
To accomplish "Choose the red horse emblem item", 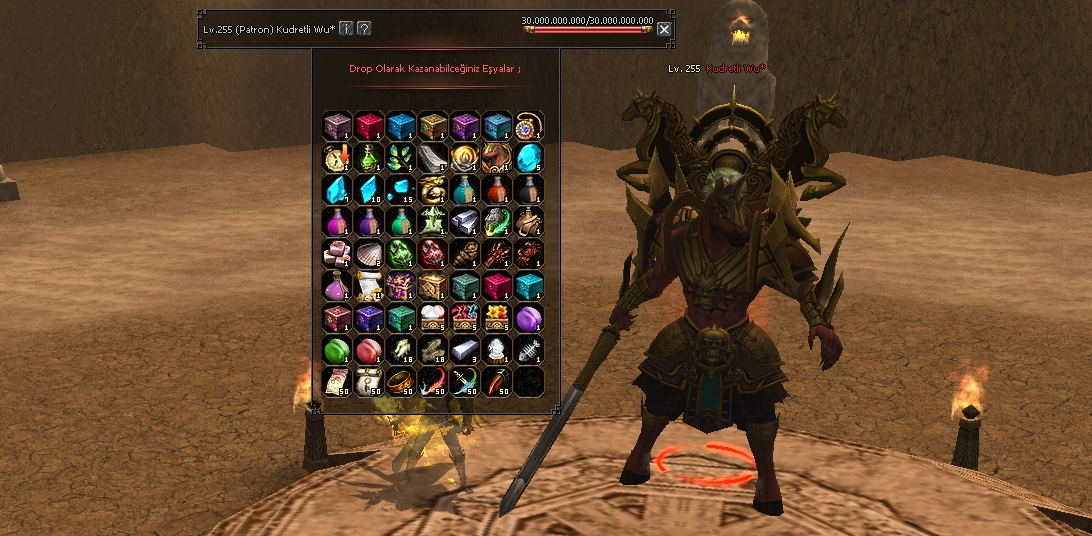I will pos(497,157).
